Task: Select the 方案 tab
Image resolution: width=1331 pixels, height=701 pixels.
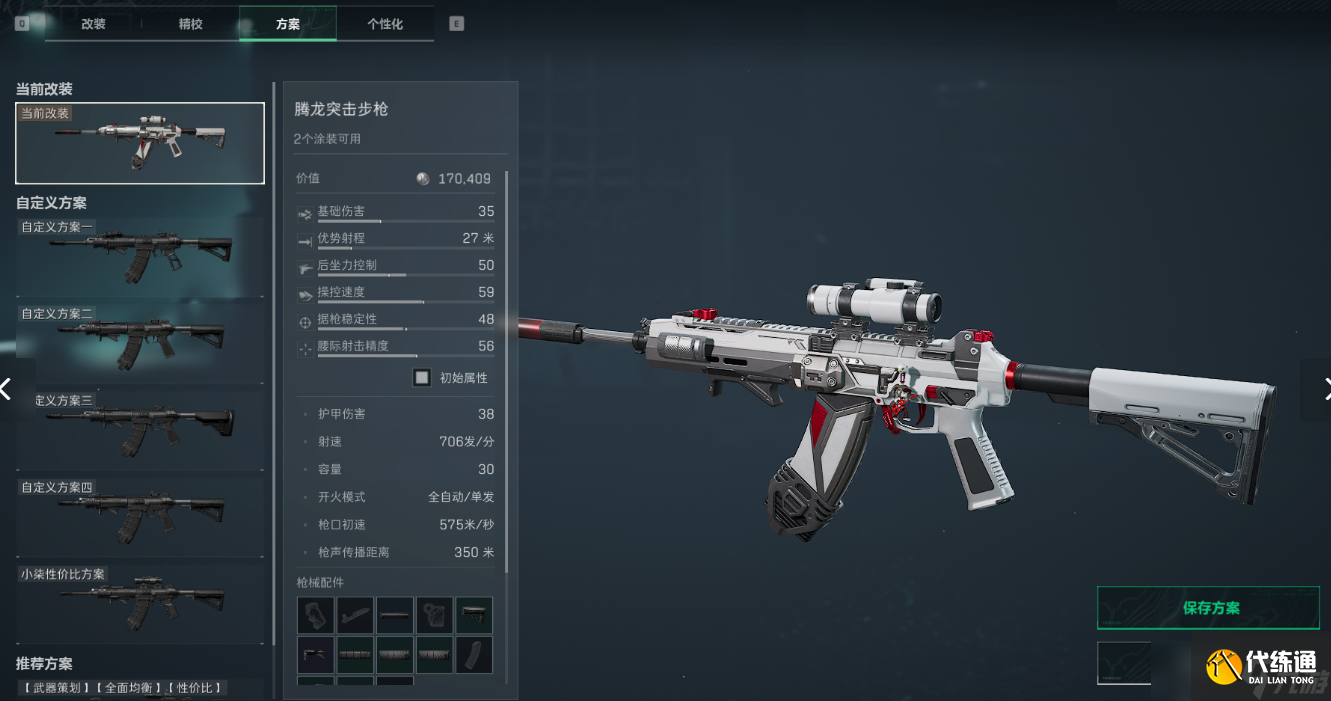Action: (x=288, y=24)
